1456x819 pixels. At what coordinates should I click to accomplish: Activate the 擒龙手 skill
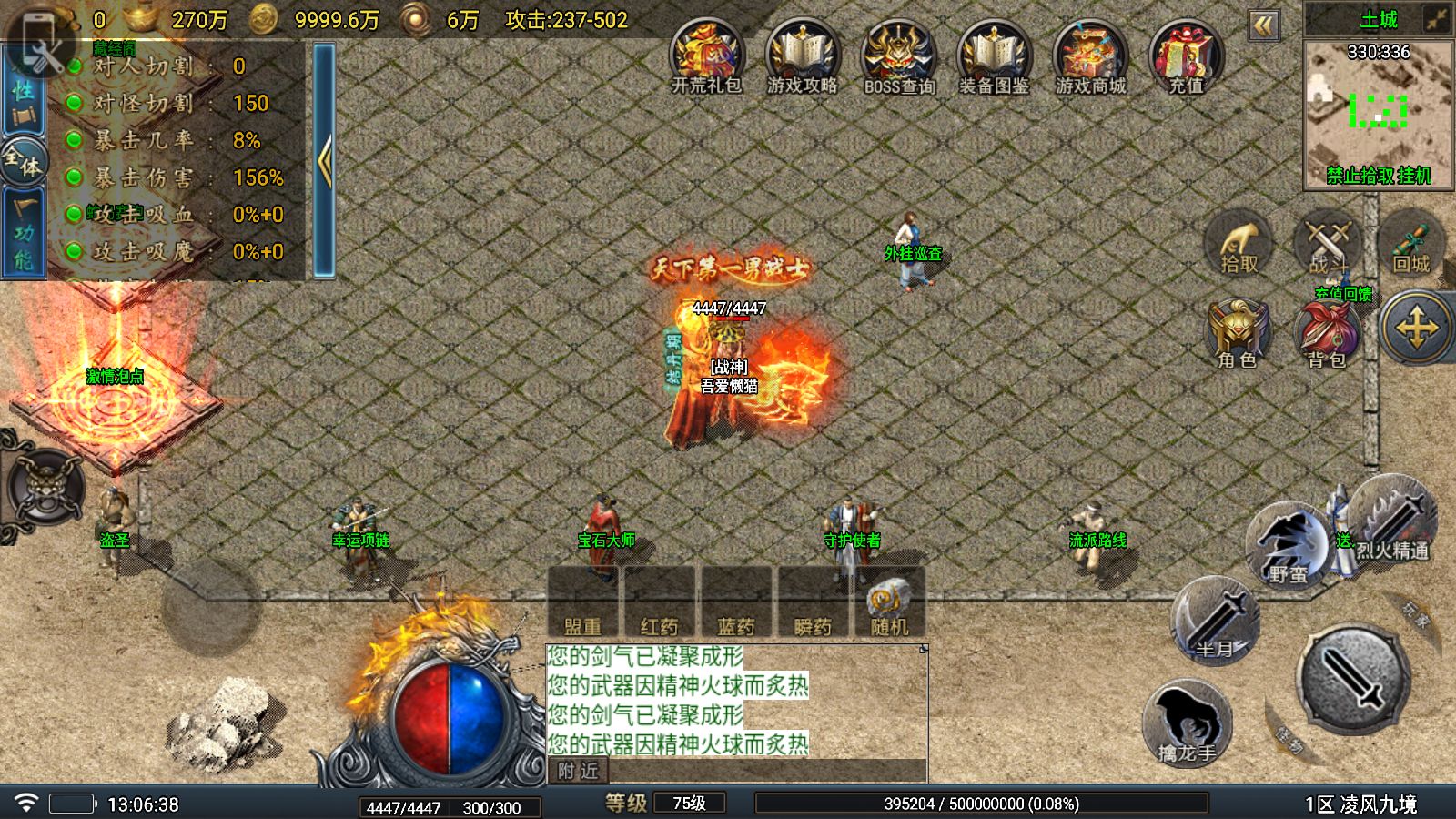point(1187,725)
